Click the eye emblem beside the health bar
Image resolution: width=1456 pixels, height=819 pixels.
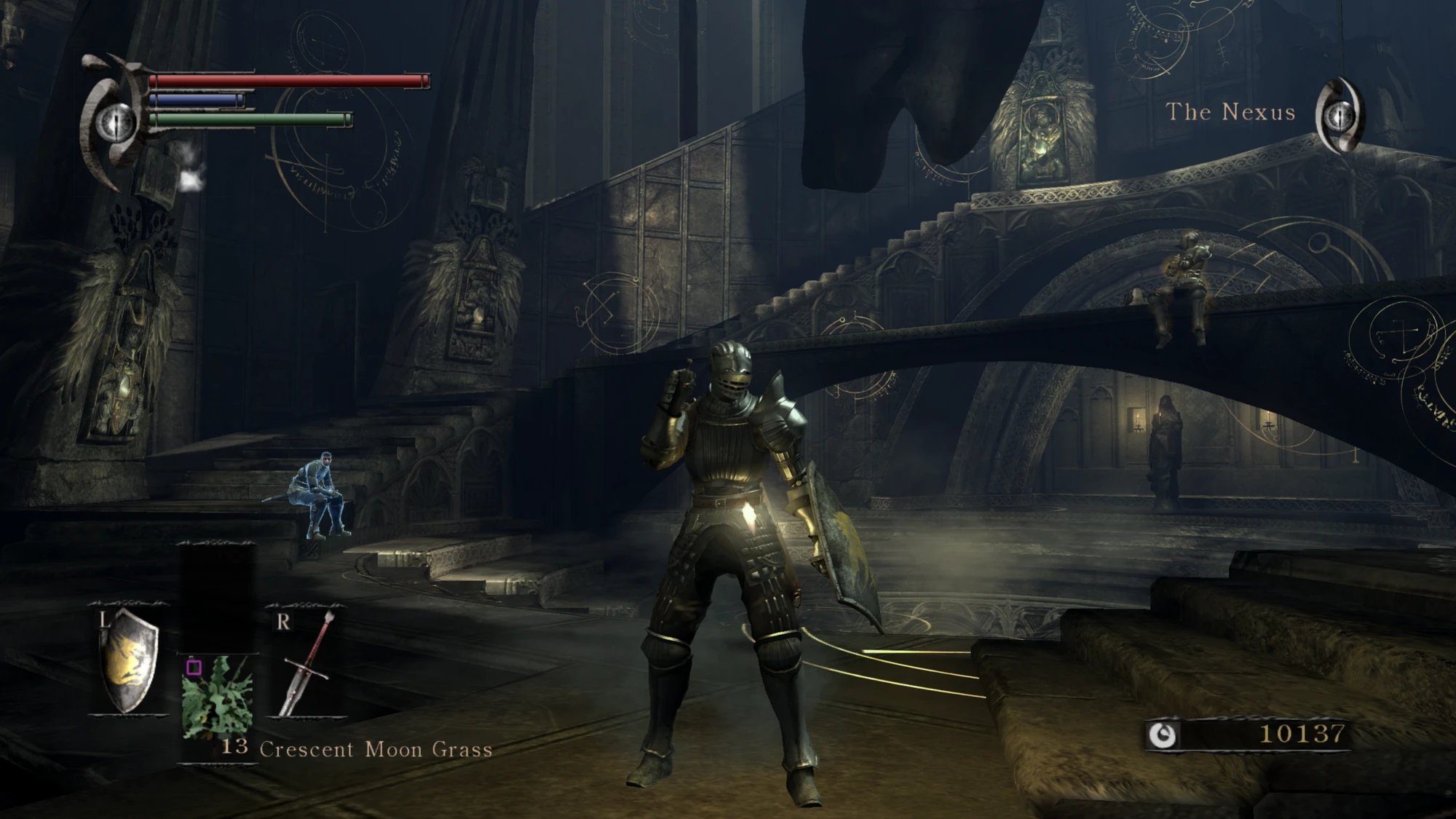point(116,121)
